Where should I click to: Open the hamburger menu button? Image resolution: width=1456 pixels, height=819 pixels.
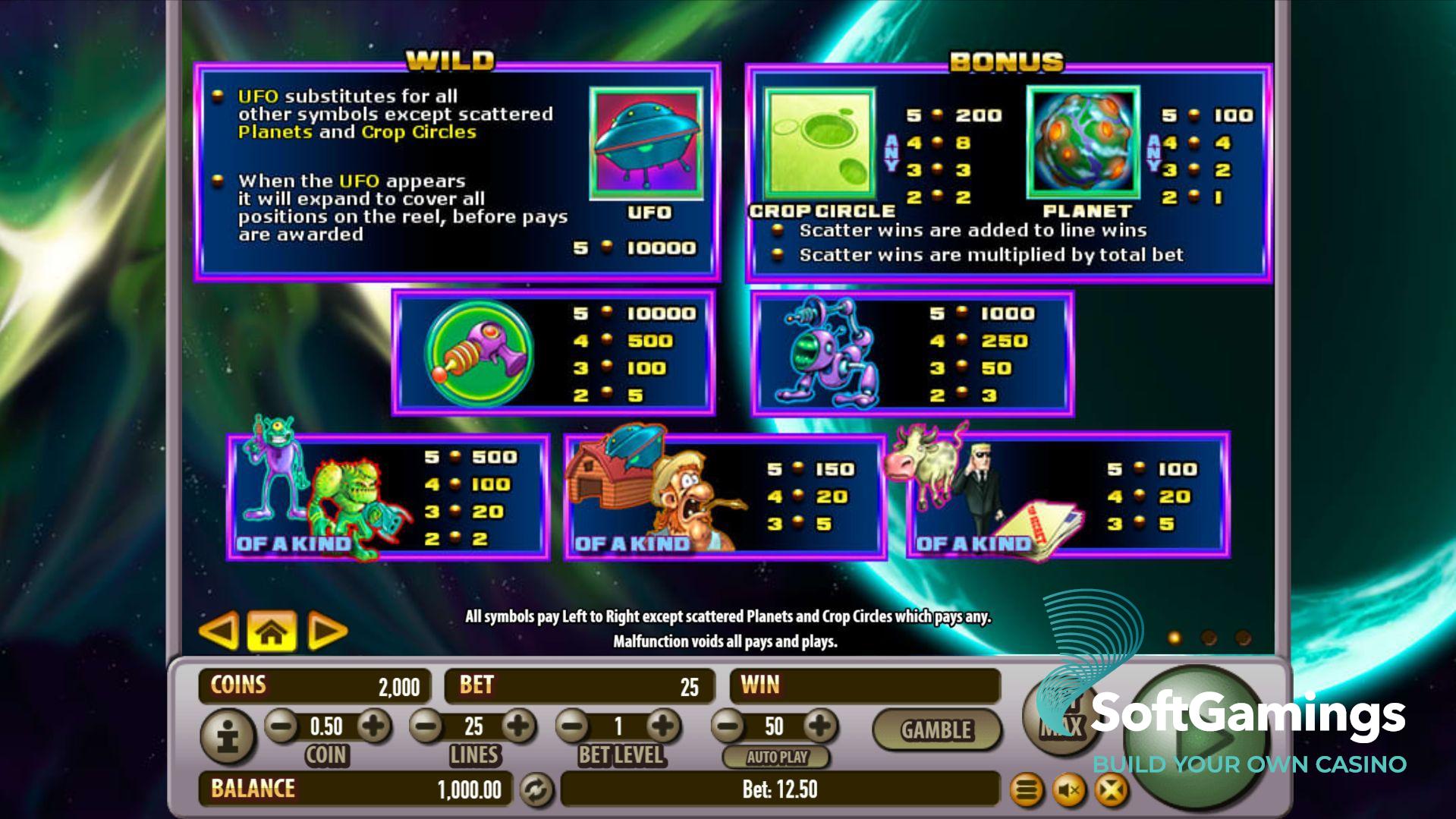[1027, 791]
